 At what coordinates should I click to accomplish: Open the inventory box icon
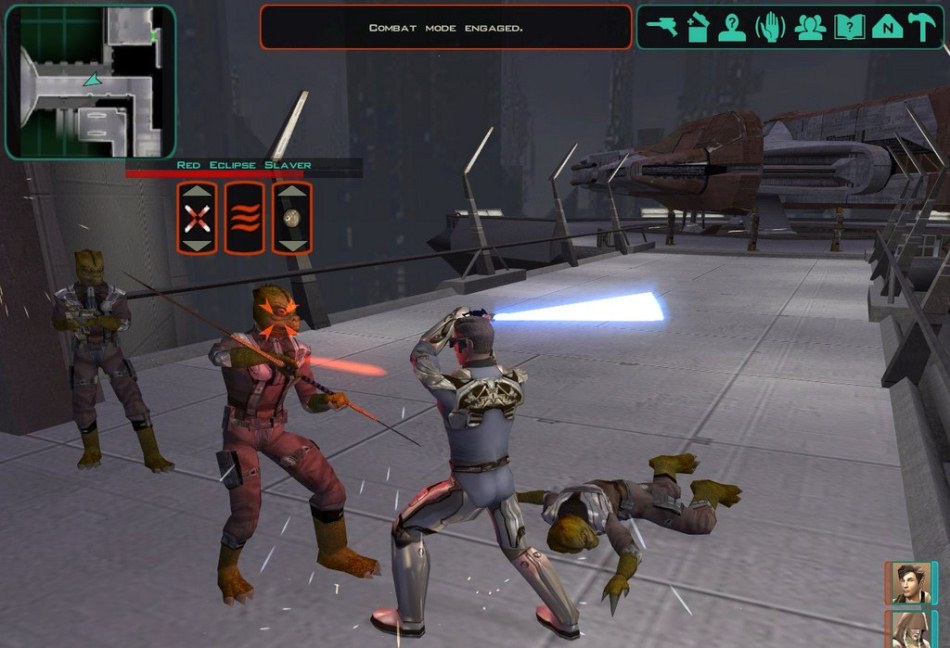tap(697, 27)
